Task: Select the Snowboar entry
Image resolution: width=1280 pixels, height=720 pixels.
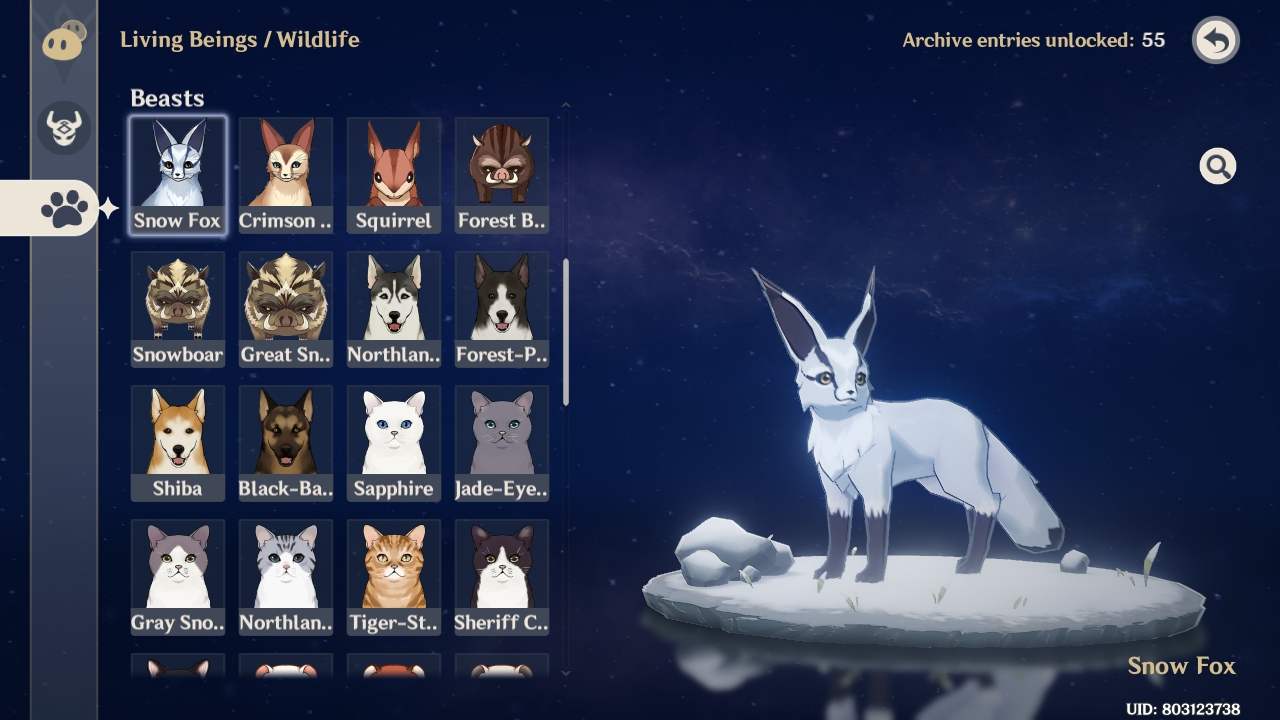Action: pyautogui.click(x=177, y=310)
